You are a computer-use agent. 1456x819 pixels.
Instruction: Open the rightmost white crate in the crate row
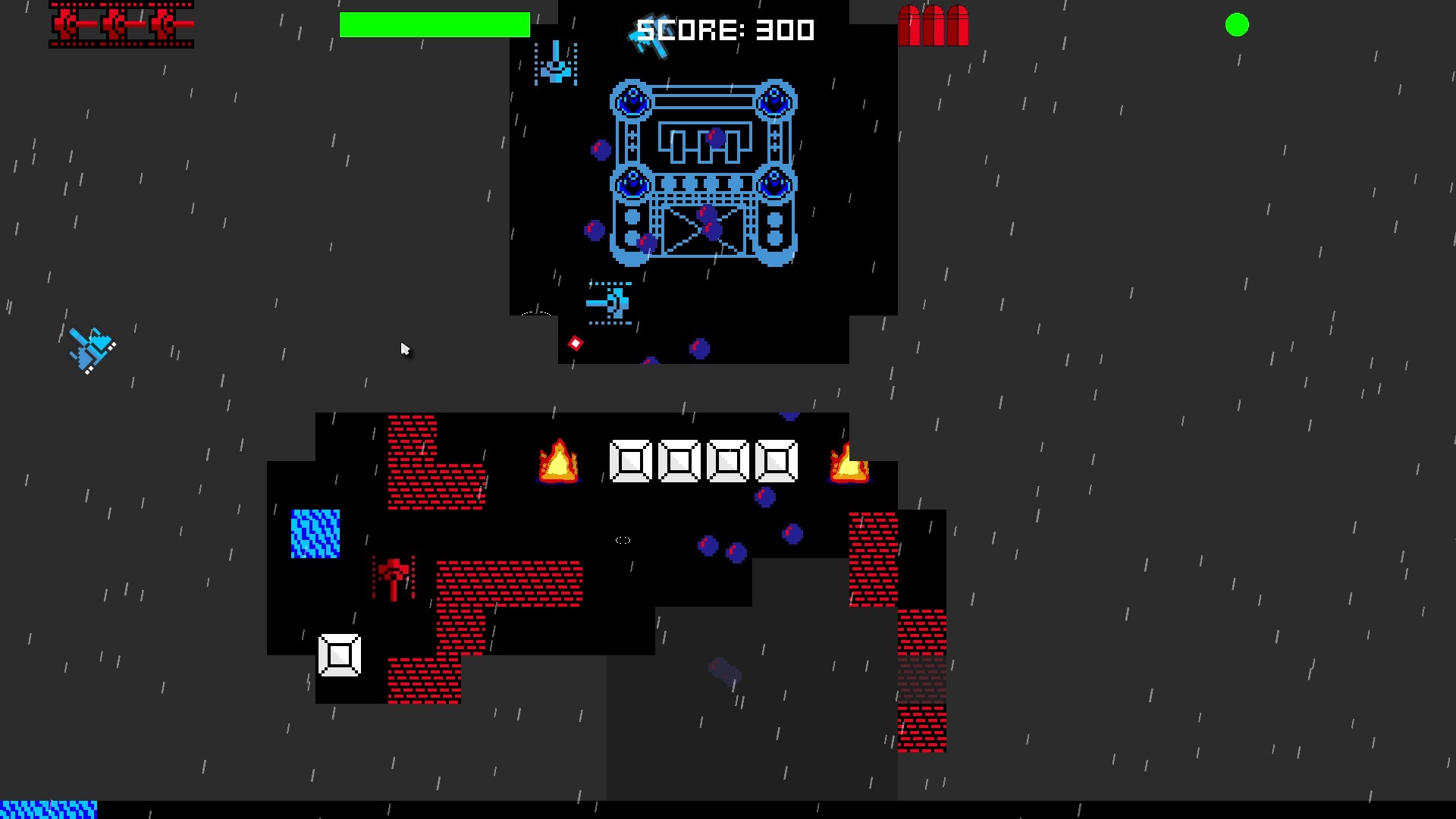pos(775,461)
